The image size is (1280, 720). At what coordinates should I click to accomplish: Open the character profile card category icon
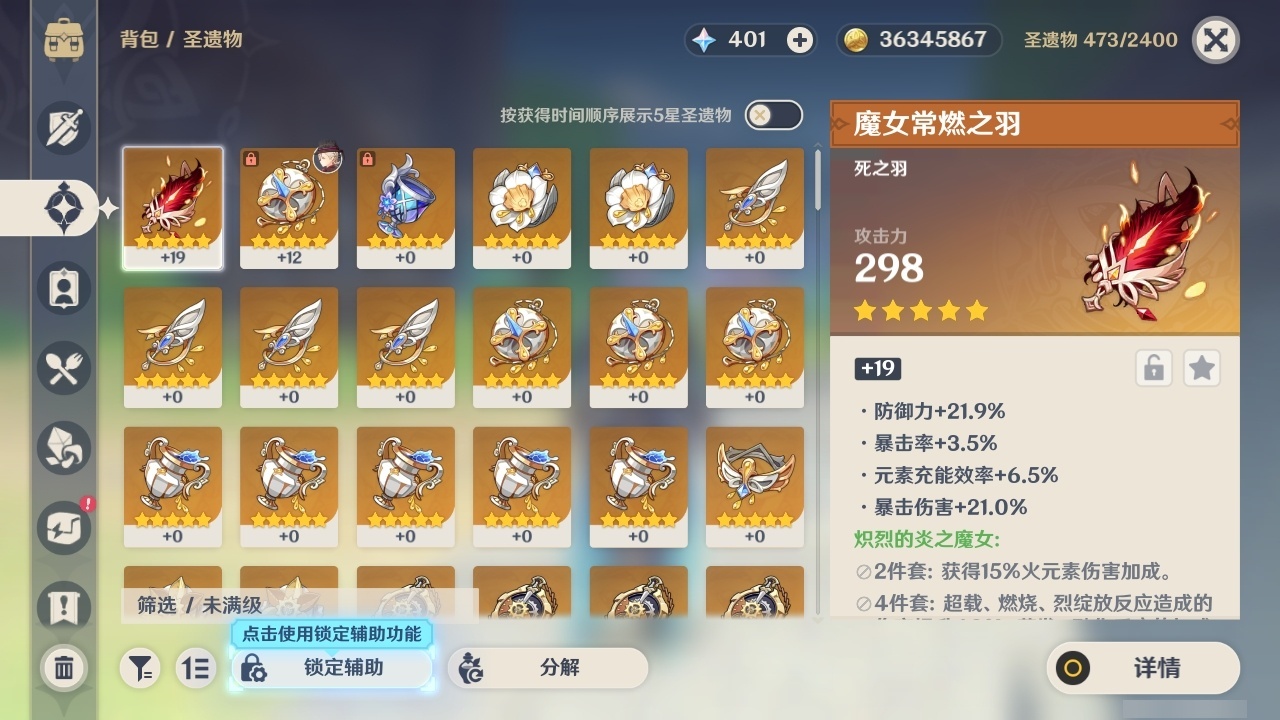62,288
